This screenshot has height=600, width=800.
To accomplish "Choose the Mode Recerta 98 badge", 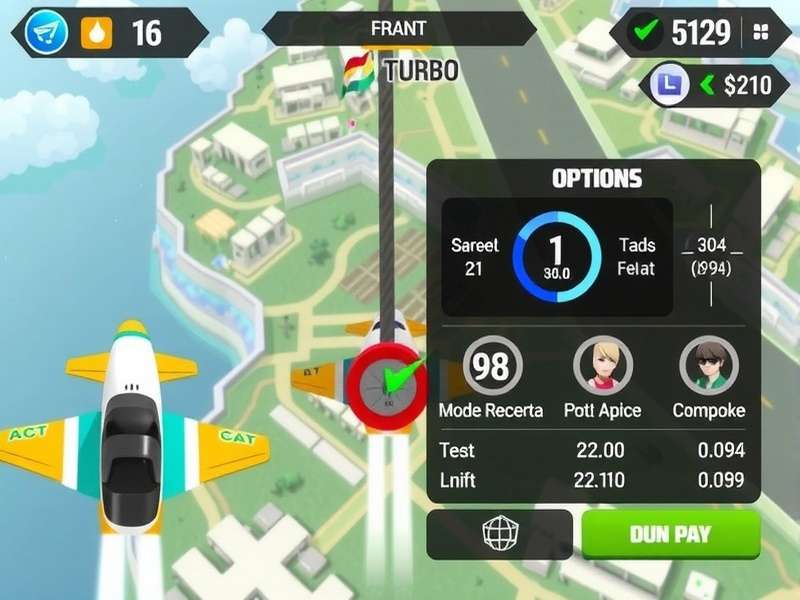I will click(490, 367).
